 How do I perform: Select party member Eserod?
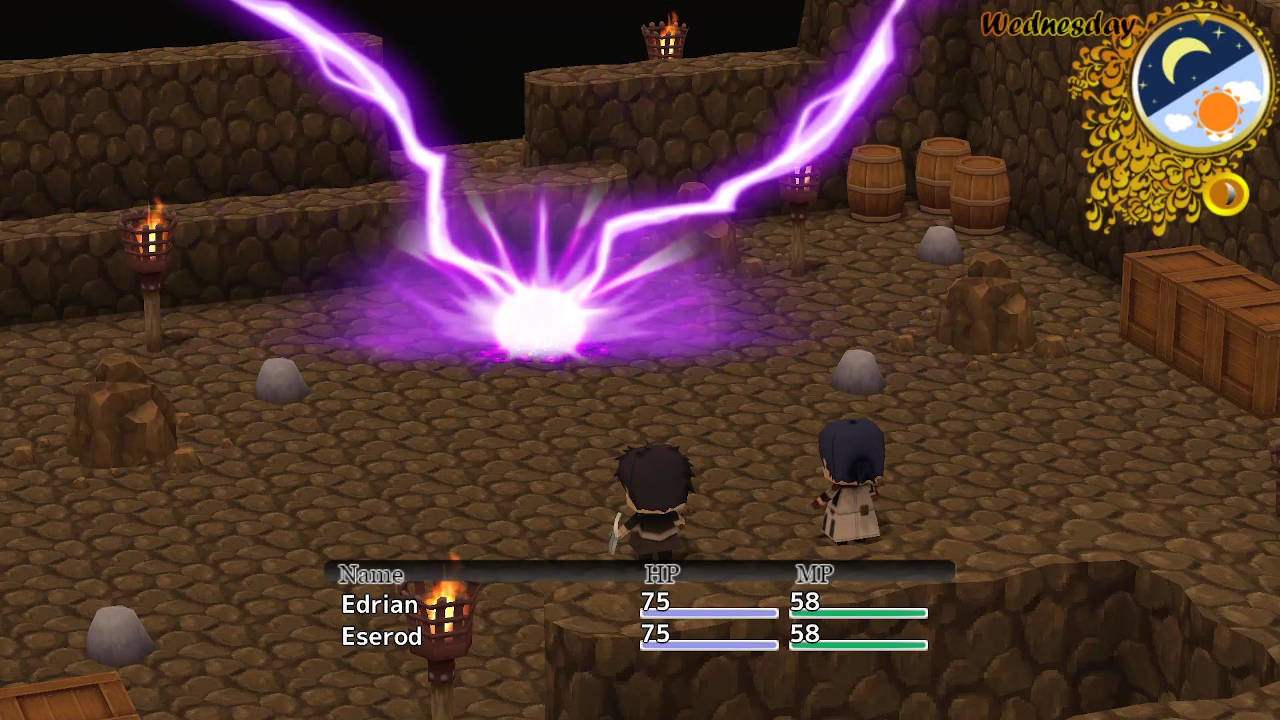pos(381,636)
